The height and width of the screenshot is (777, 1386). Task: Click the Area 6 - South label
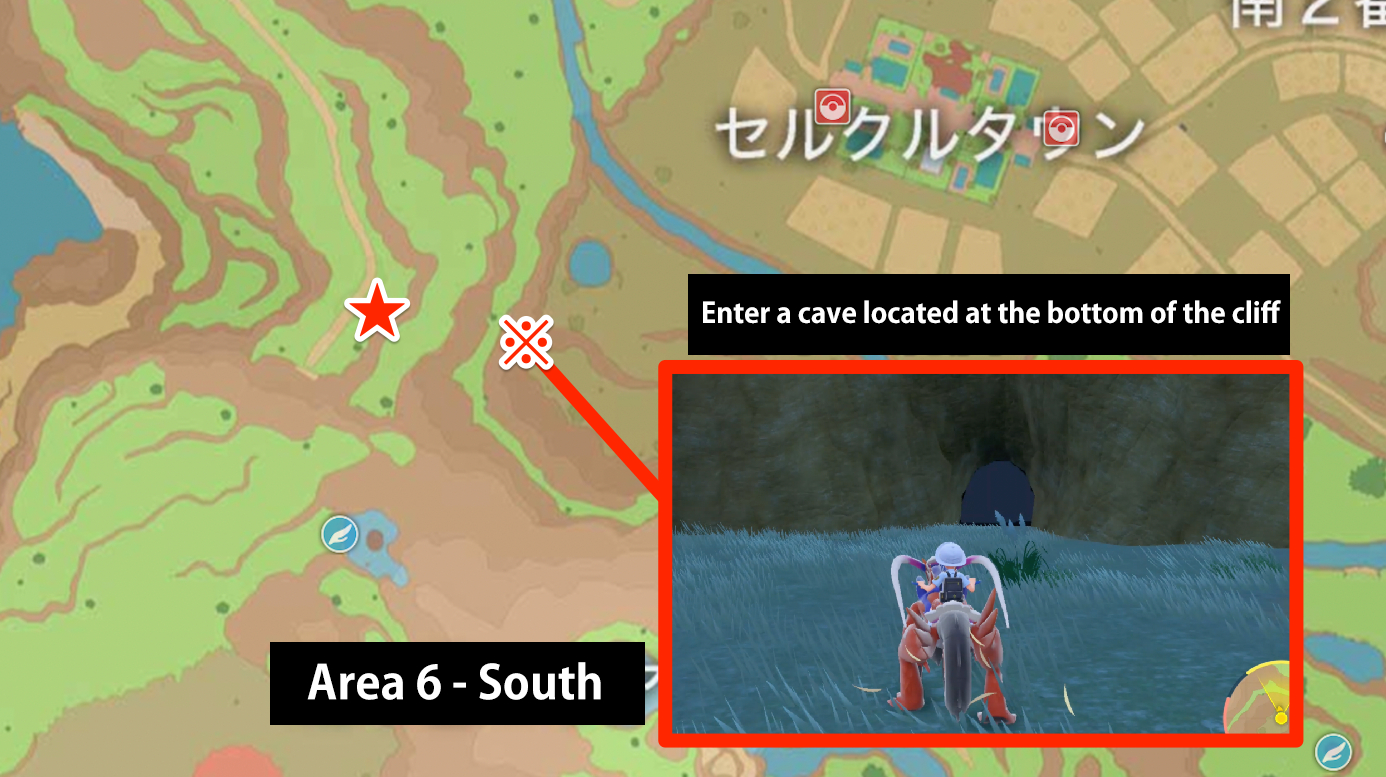456,684
